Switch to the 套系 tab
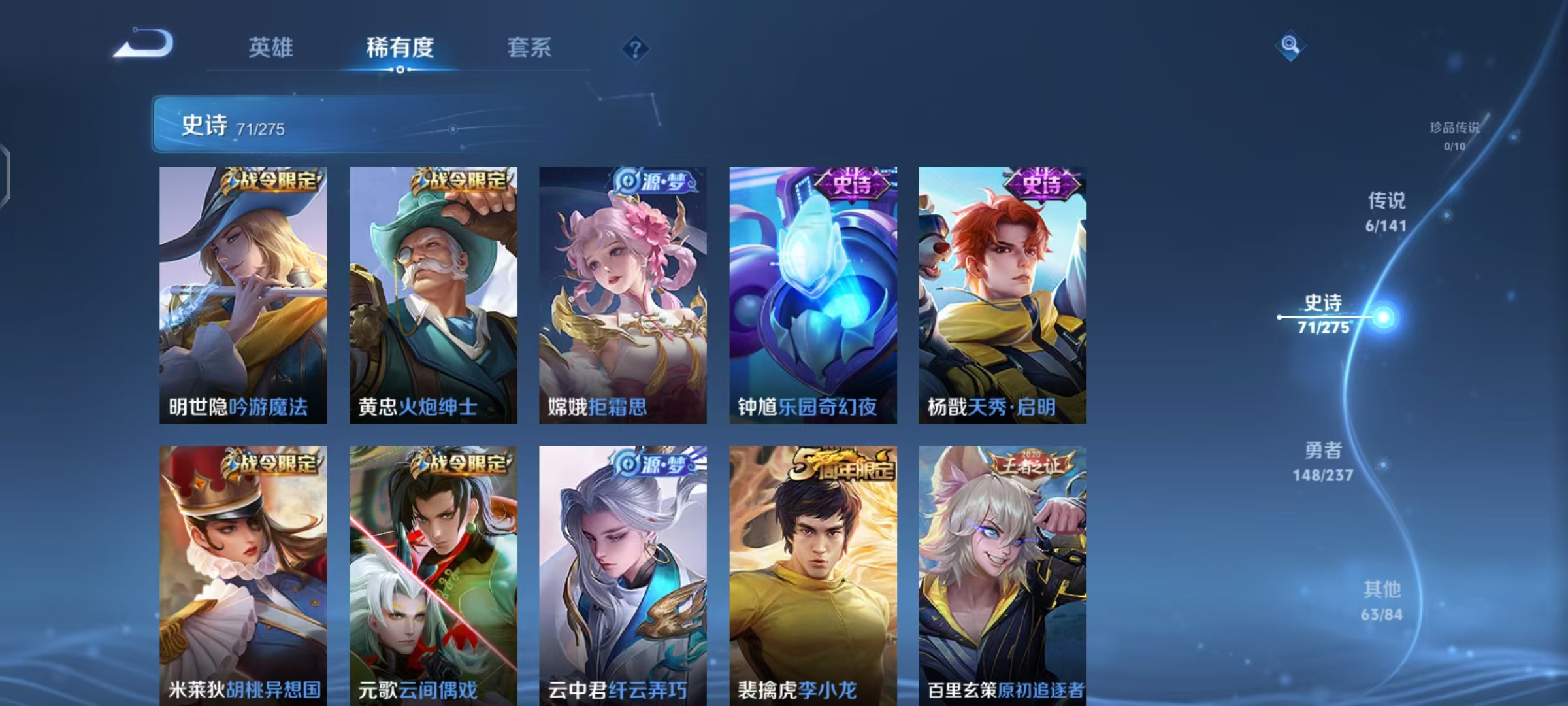 point(529,48)
